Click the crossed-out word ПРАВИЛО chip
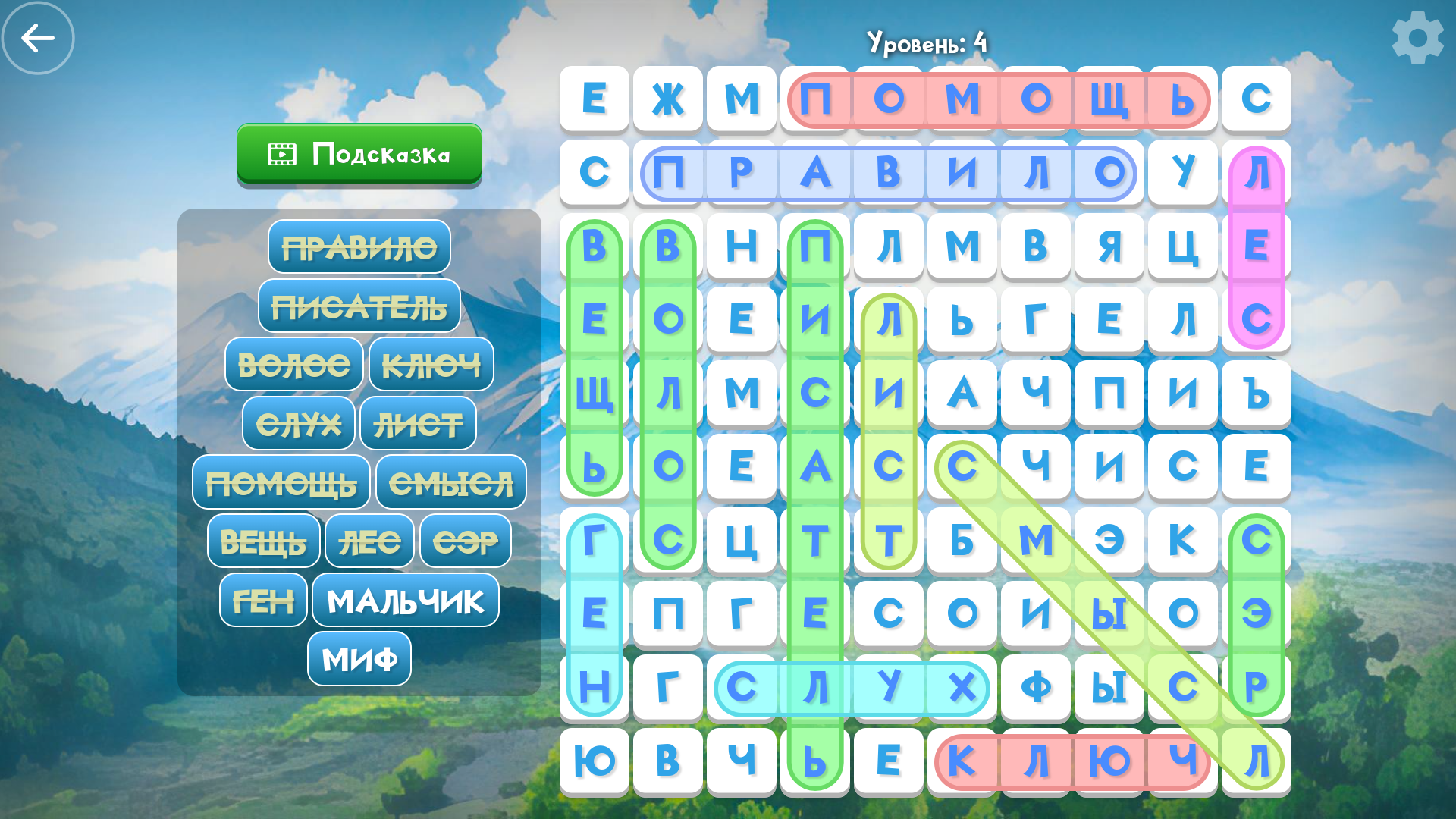The width and height of the screenshot is (1456, 819). tap(359, 246)
